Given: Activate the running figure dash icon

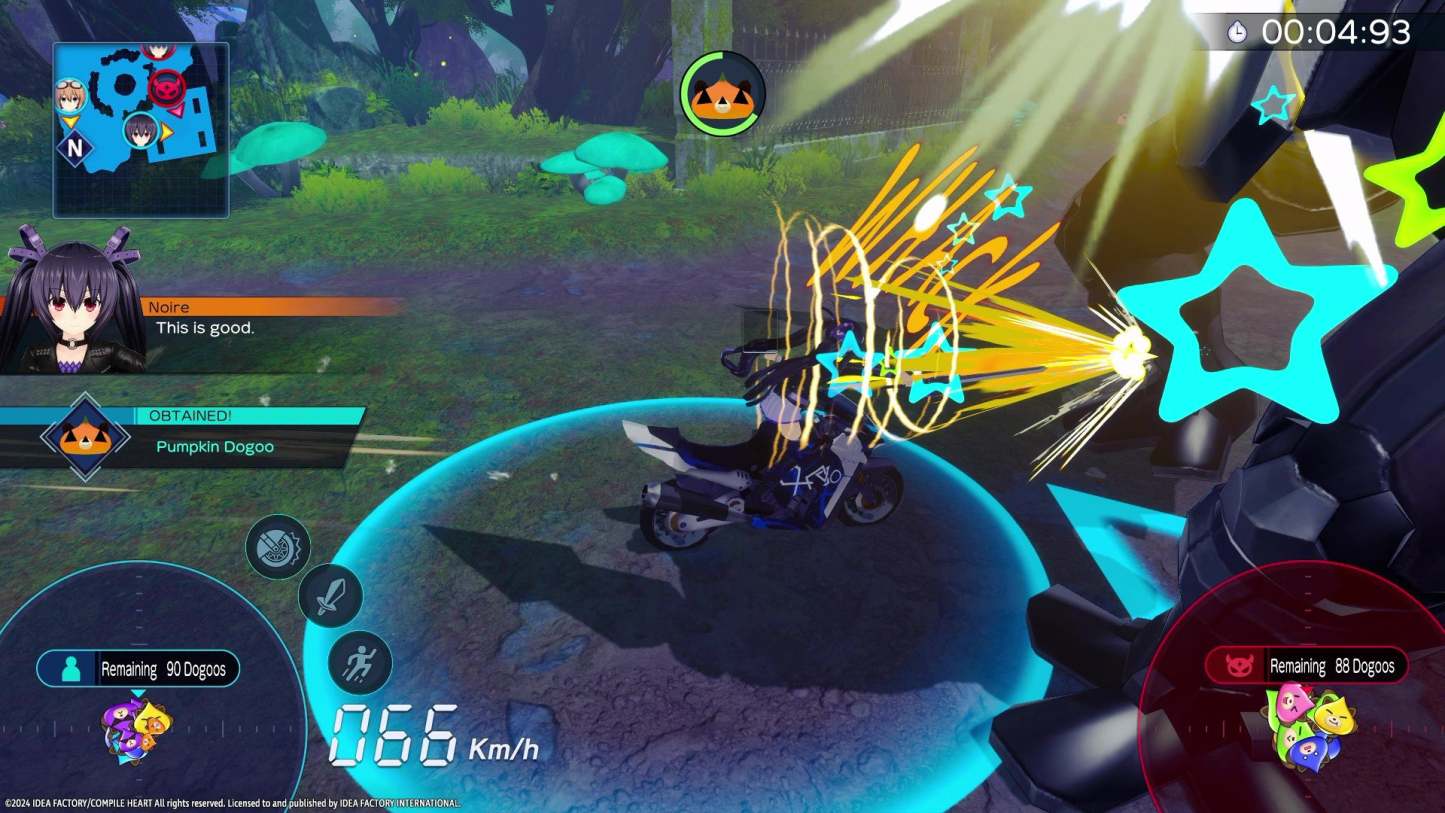Looking at the screenshot, I should coord(360,663).
